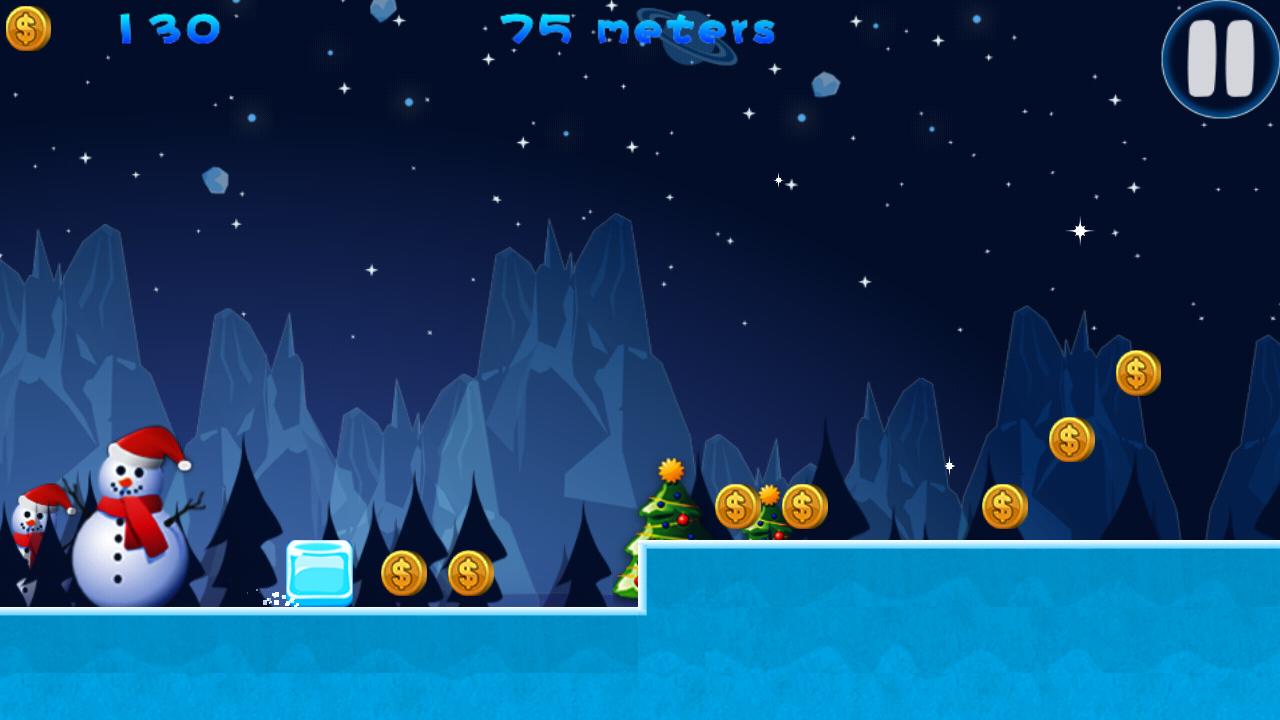The image size is (1280, 720).
Task: Click the dollar coin icon top left
Action: pyautogui.click(x=27, y=29)
